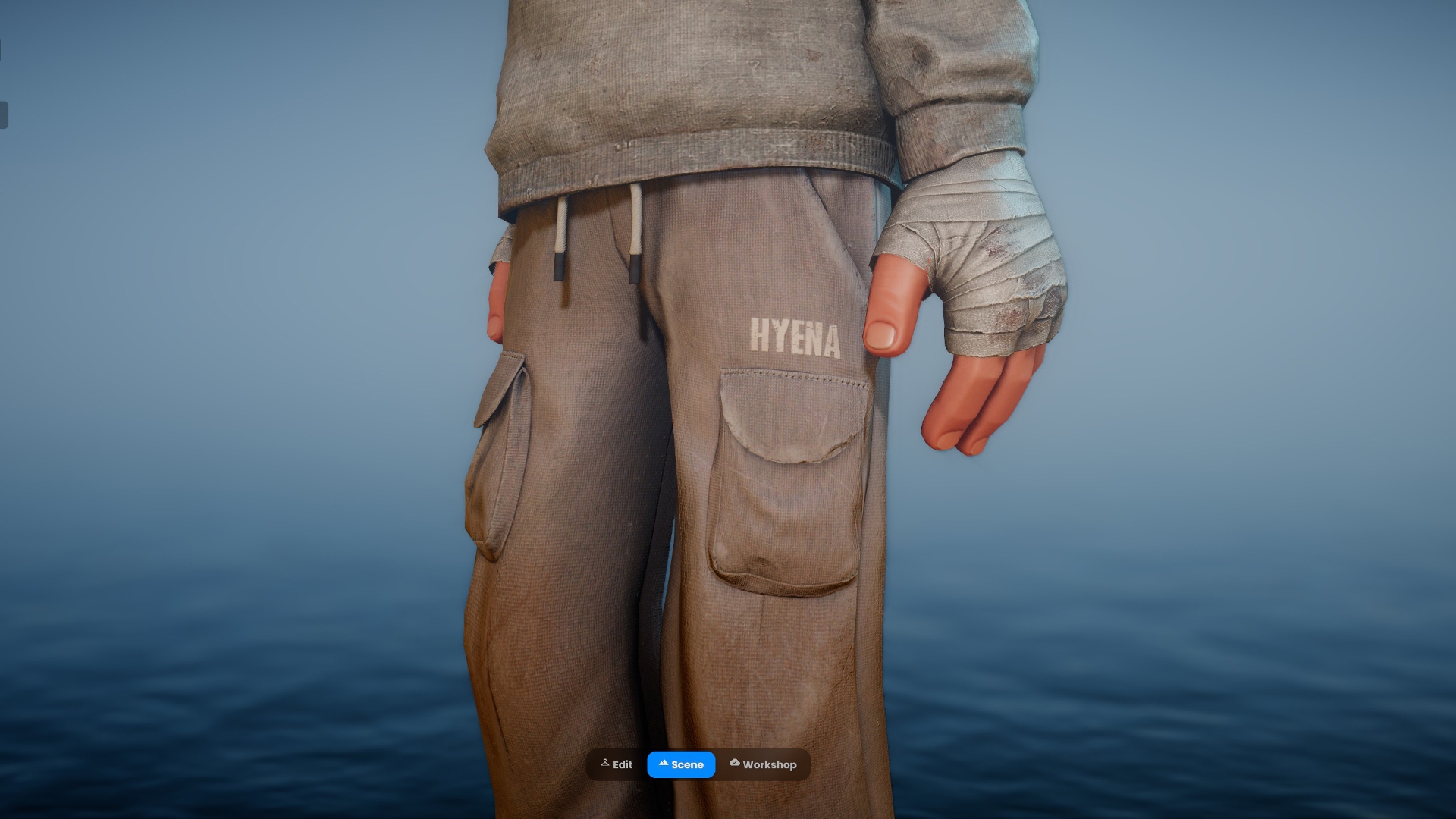
Task: Switch to the Edit tab
Action: click(617, 764)
